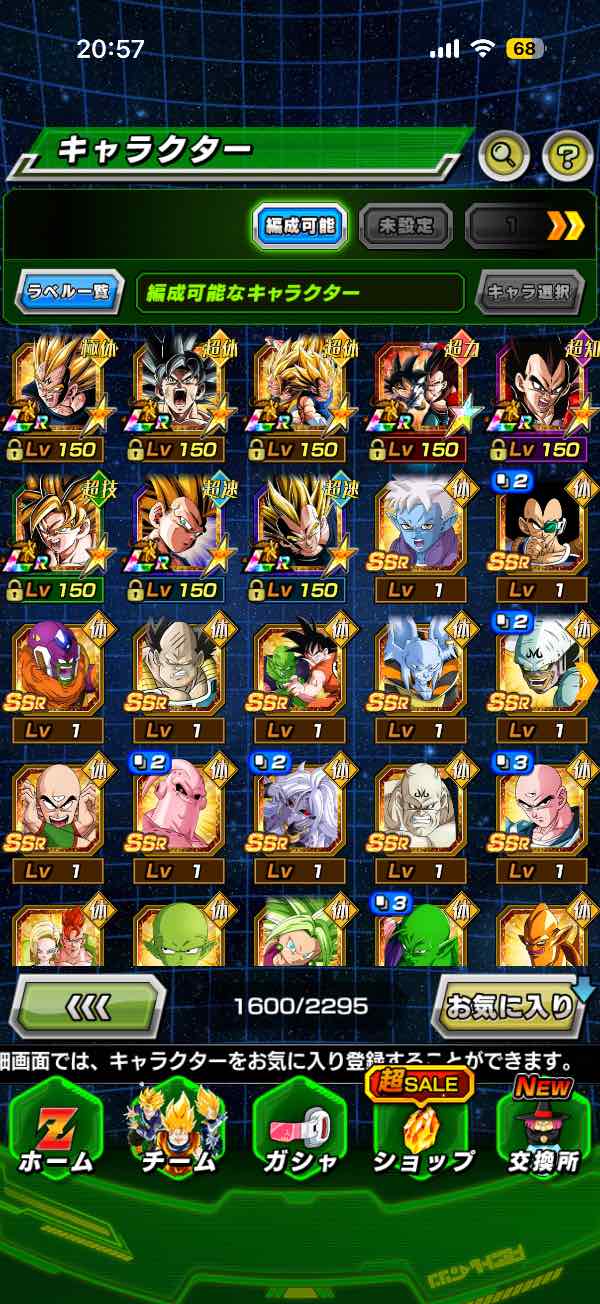Select the 超技 LR character card

(57, 532)
